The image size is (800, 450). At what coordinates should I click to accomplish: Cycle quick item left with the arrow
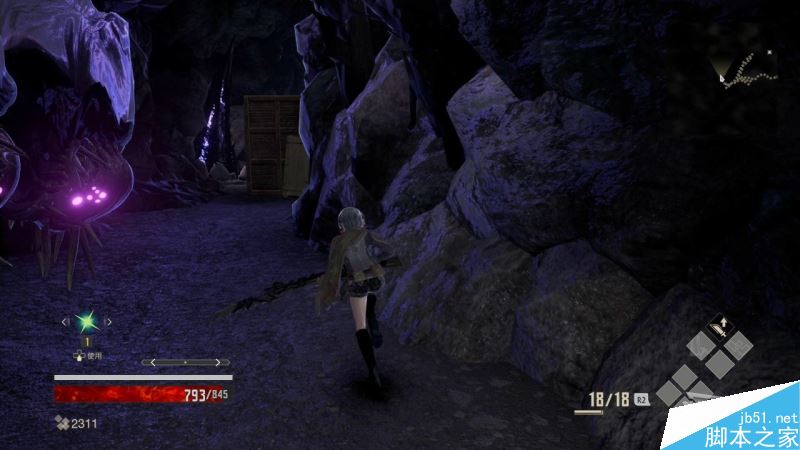click(x=66, y=322)
